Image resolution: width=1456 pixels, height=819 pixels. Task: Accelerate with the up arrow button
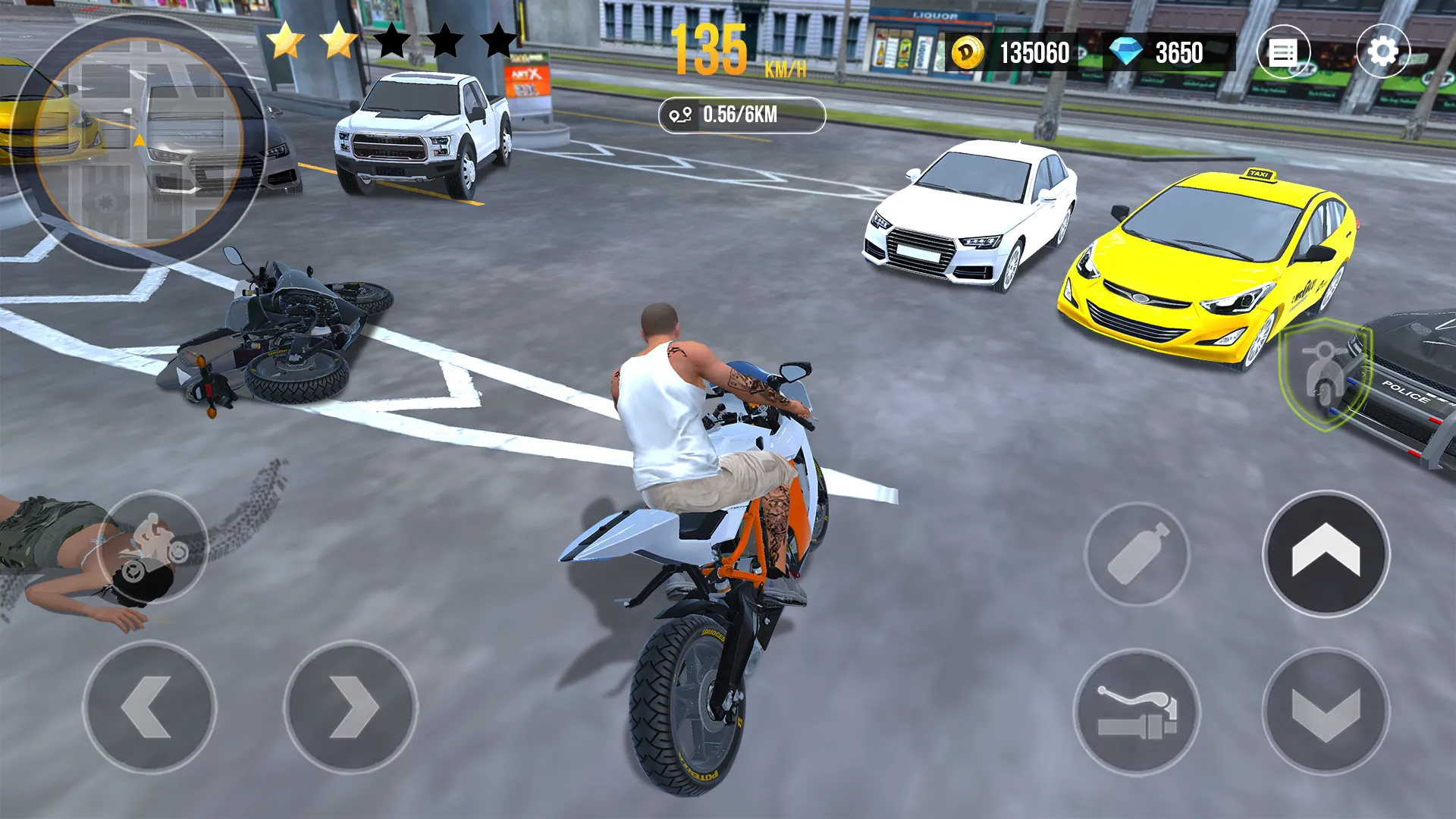[x=1326, y=554]
